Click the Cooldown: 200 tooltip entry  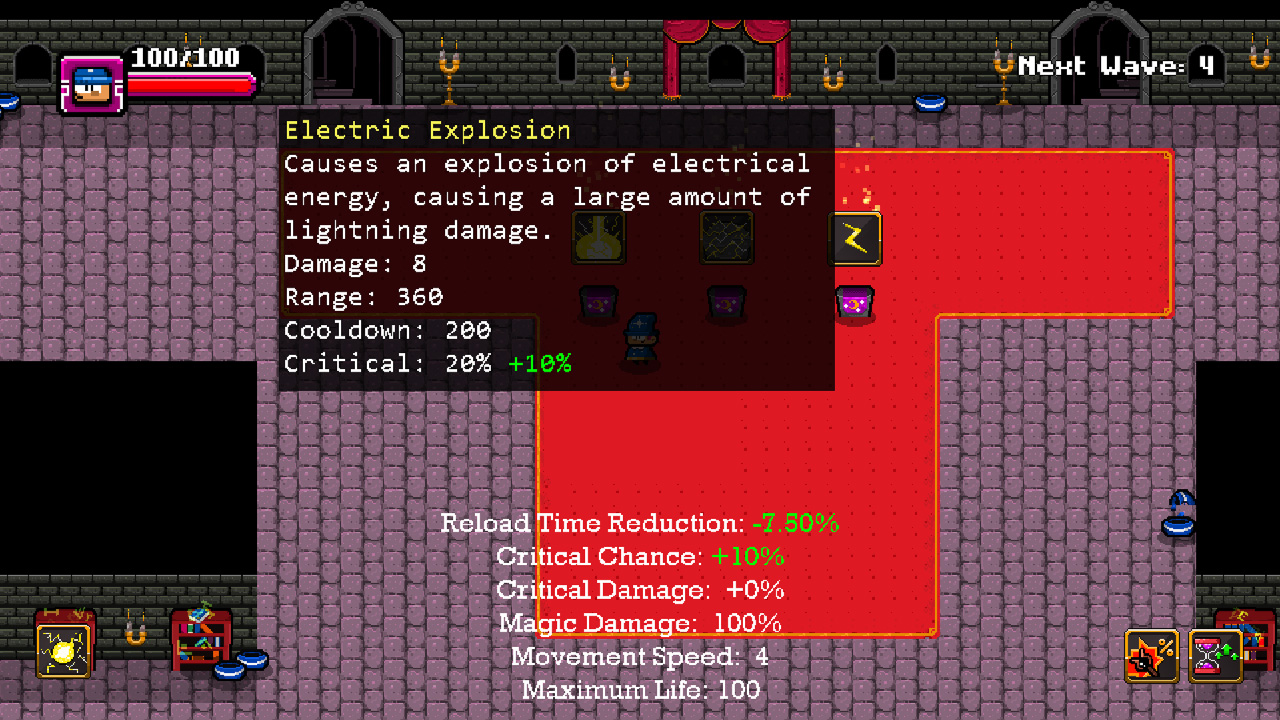pos(386,330)
